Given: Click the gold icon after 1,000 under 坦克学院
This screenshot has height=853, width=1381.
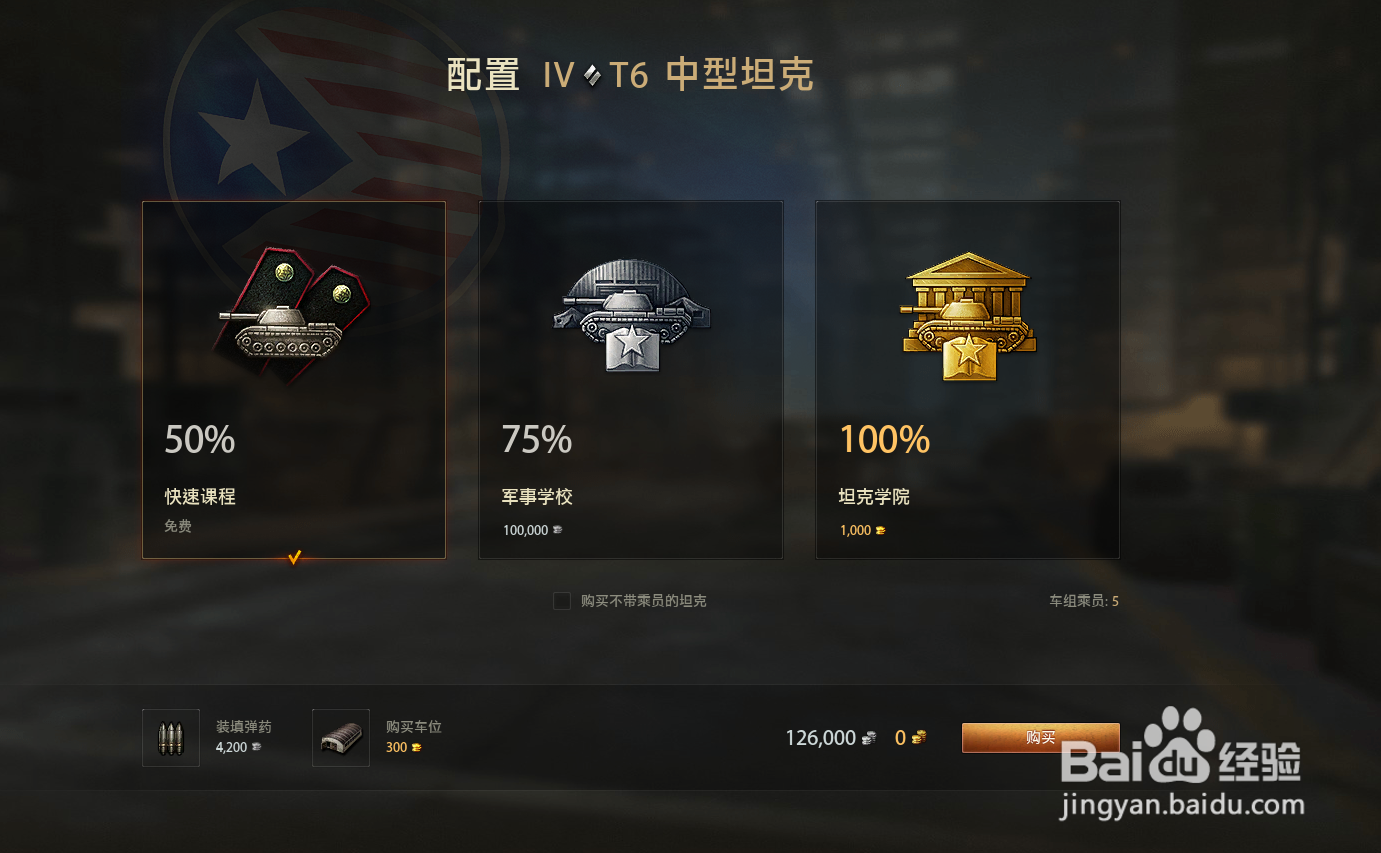Looking at the screenshot, I should tap(881, 530).
